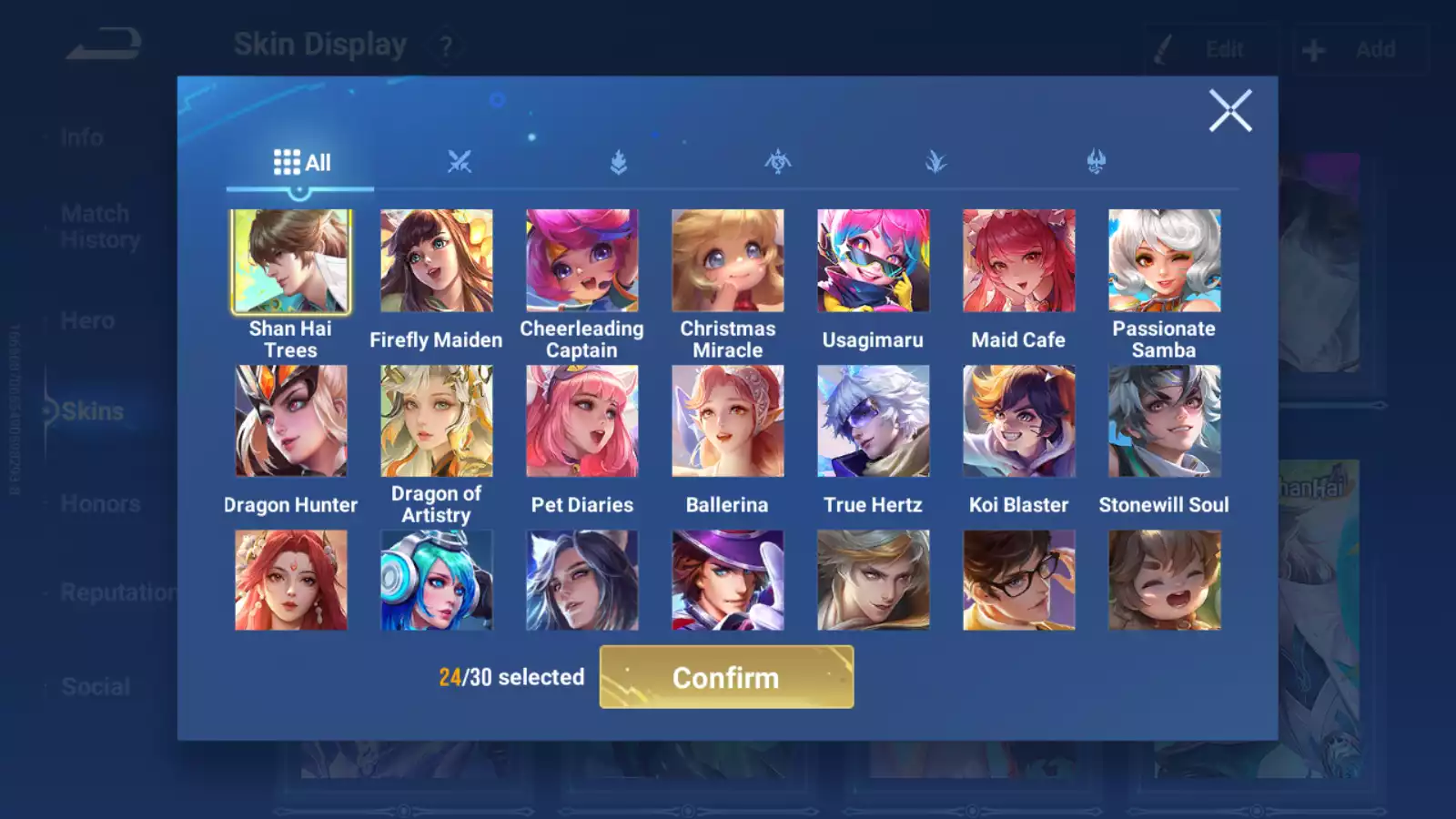Pick the Cheerleading Captain skin

(581, 261)
